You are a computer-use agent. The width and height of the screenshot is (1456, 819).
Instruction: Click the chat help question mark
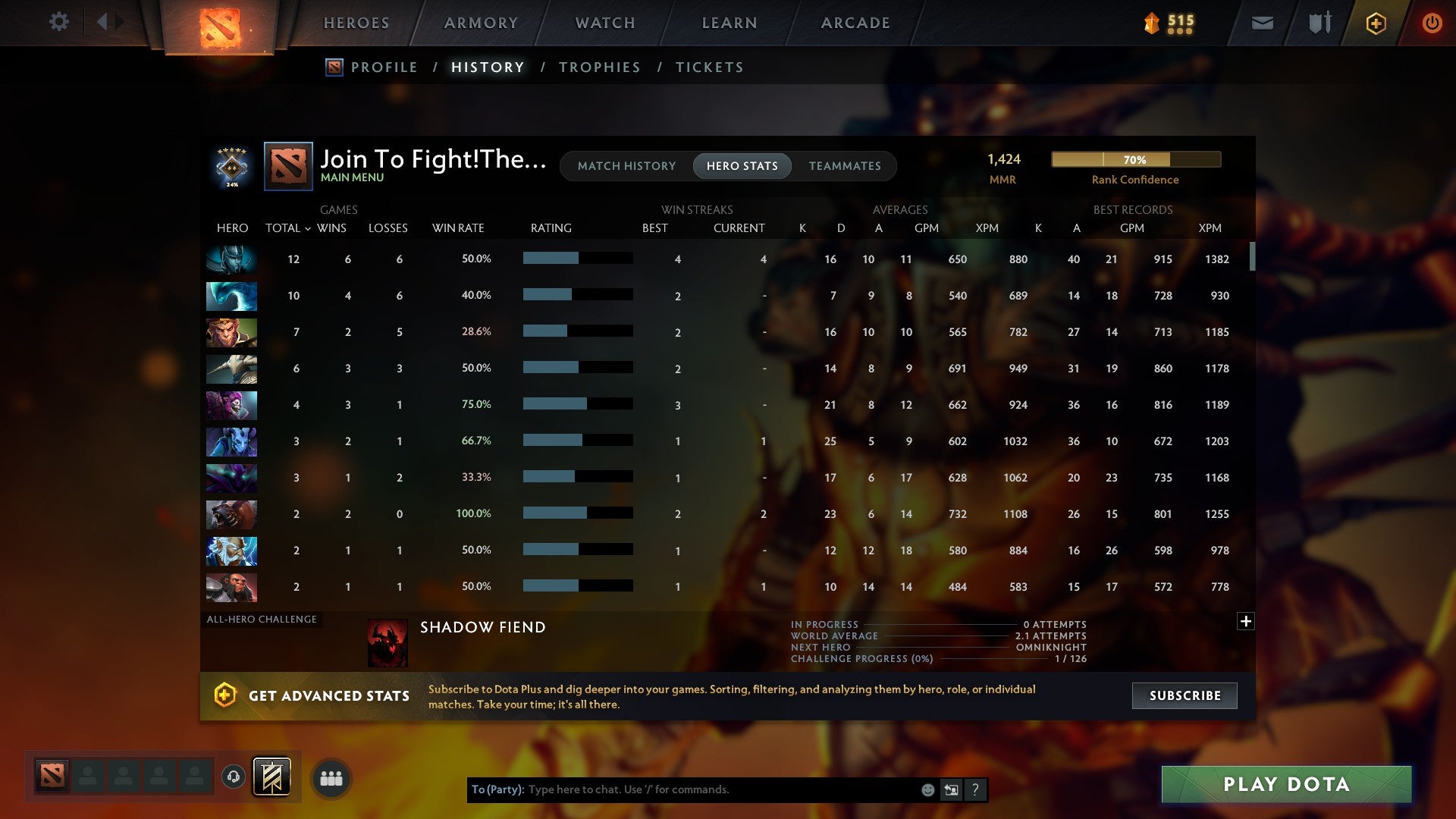[x=975, y=789]
